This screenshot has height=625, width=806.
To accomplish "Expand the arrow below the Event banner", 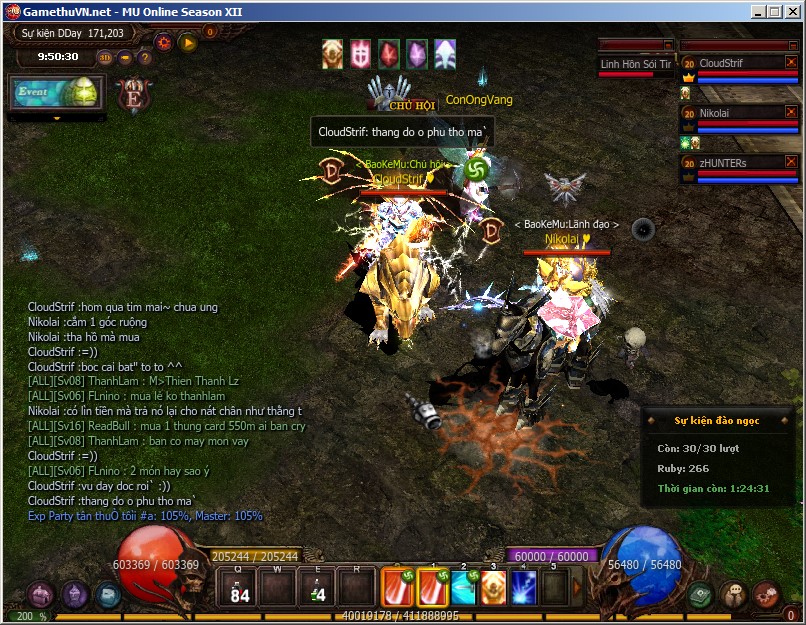I will [57, 118].
